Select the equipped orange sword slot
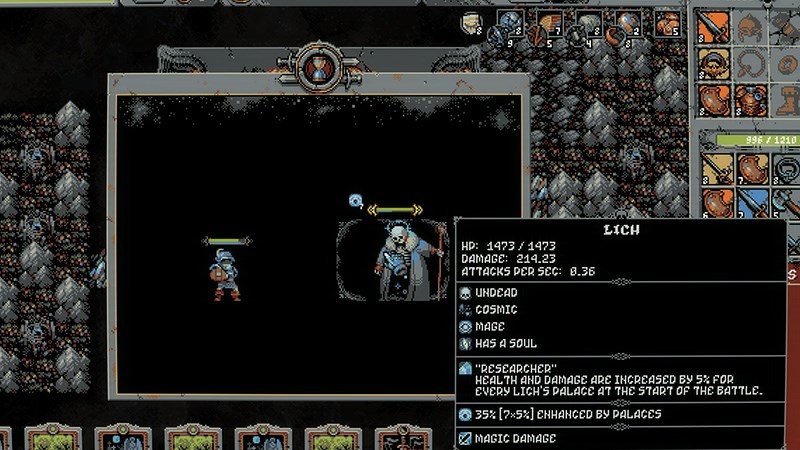This screenshot has width=800, height=450. click(713, 26)
